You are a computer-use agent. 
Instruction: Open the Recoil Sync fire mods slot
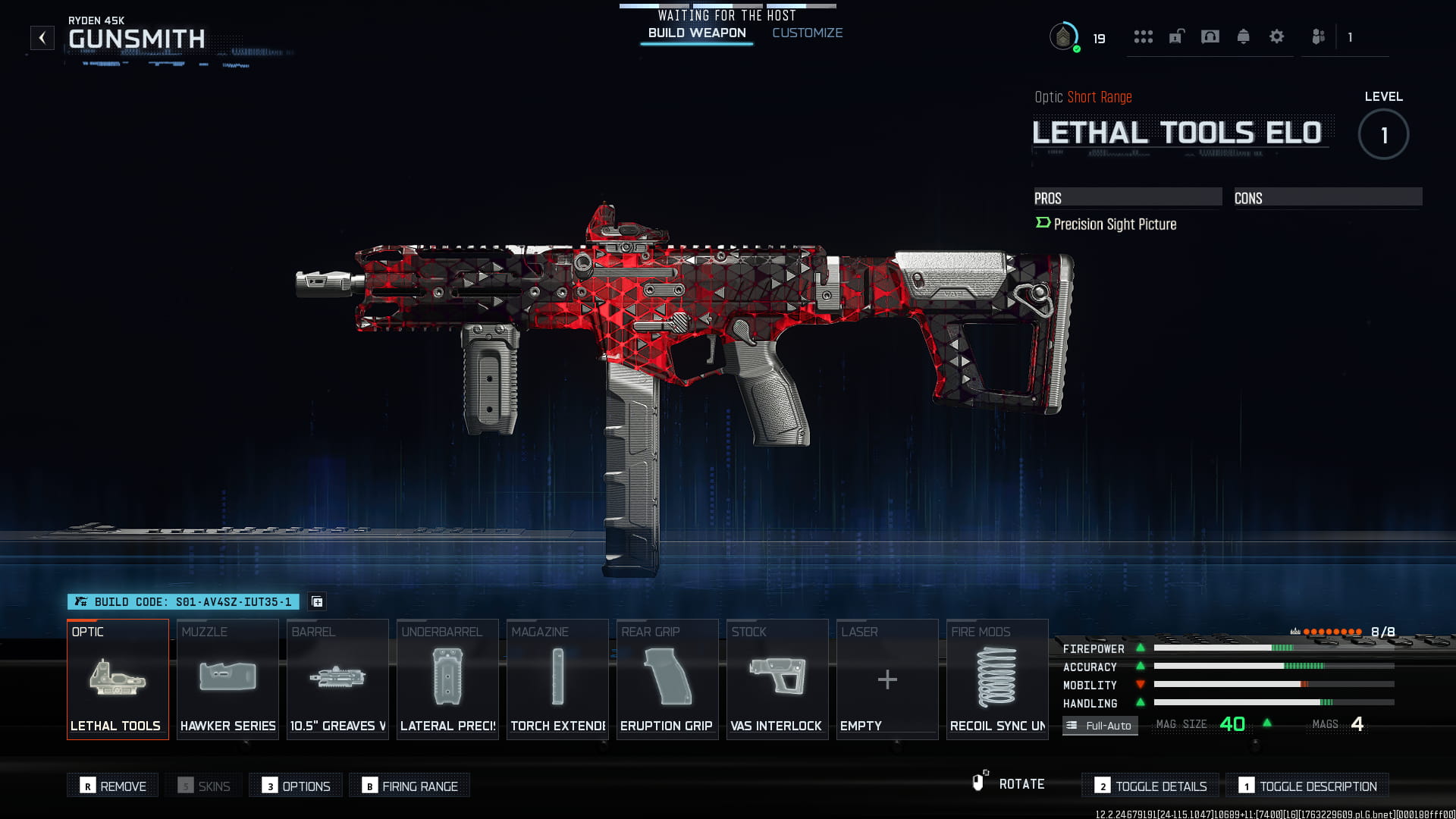(x=996, y=679)
